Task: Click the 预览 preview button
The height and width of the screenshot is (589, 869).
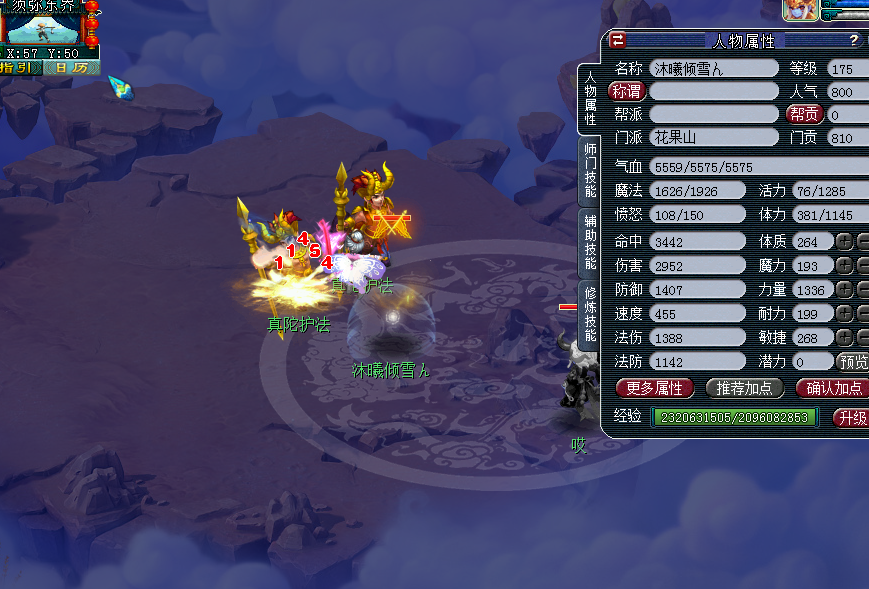Action: point(851,361)
